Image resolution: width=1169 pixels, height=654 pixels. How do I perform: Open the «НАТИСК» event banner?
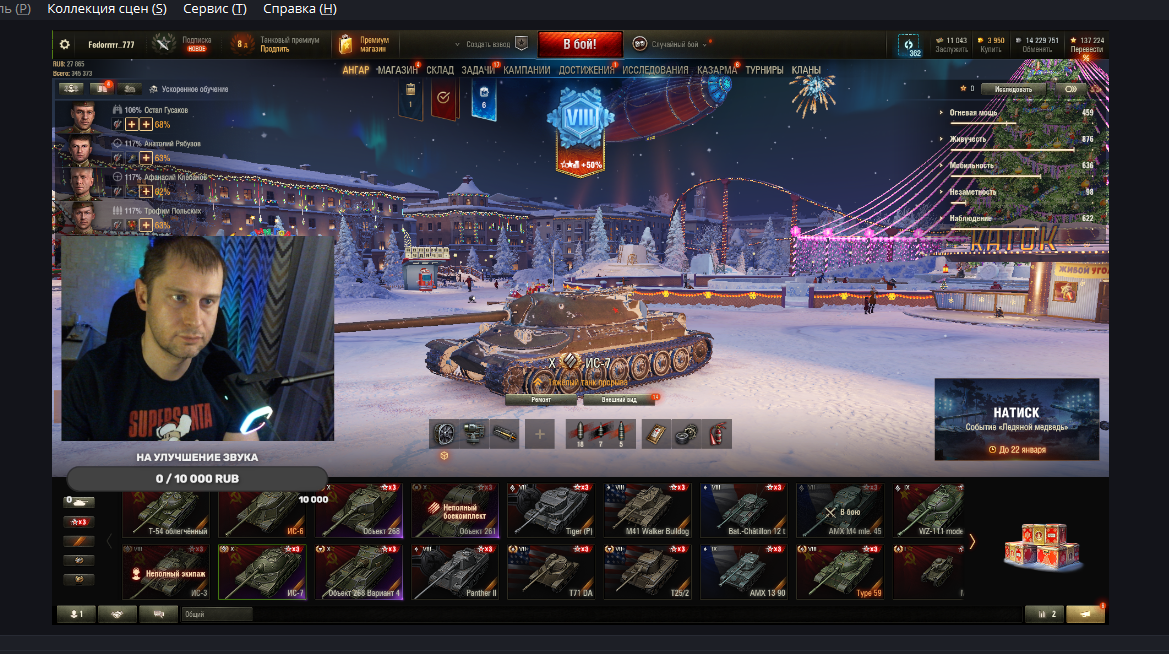click(x=1016, y=418)
